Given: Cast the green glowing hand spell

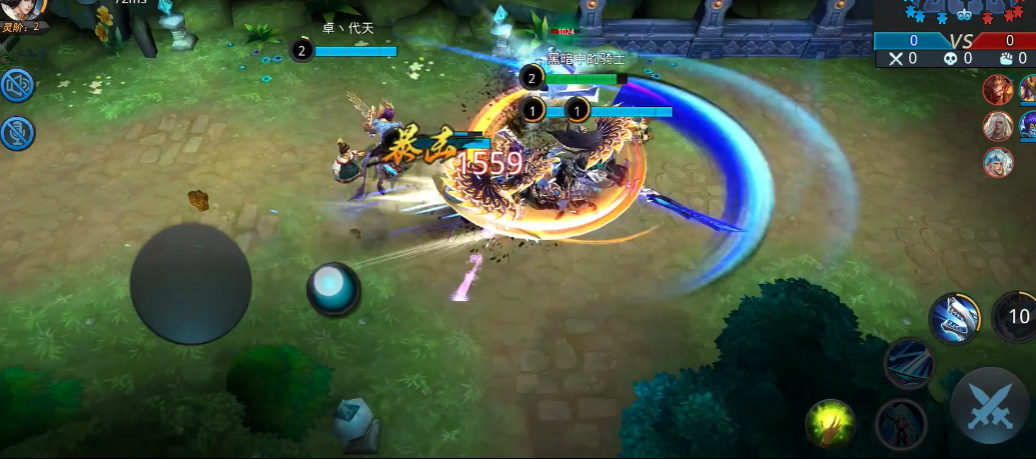Looking at the screenshot, I should tap(831, 423).
